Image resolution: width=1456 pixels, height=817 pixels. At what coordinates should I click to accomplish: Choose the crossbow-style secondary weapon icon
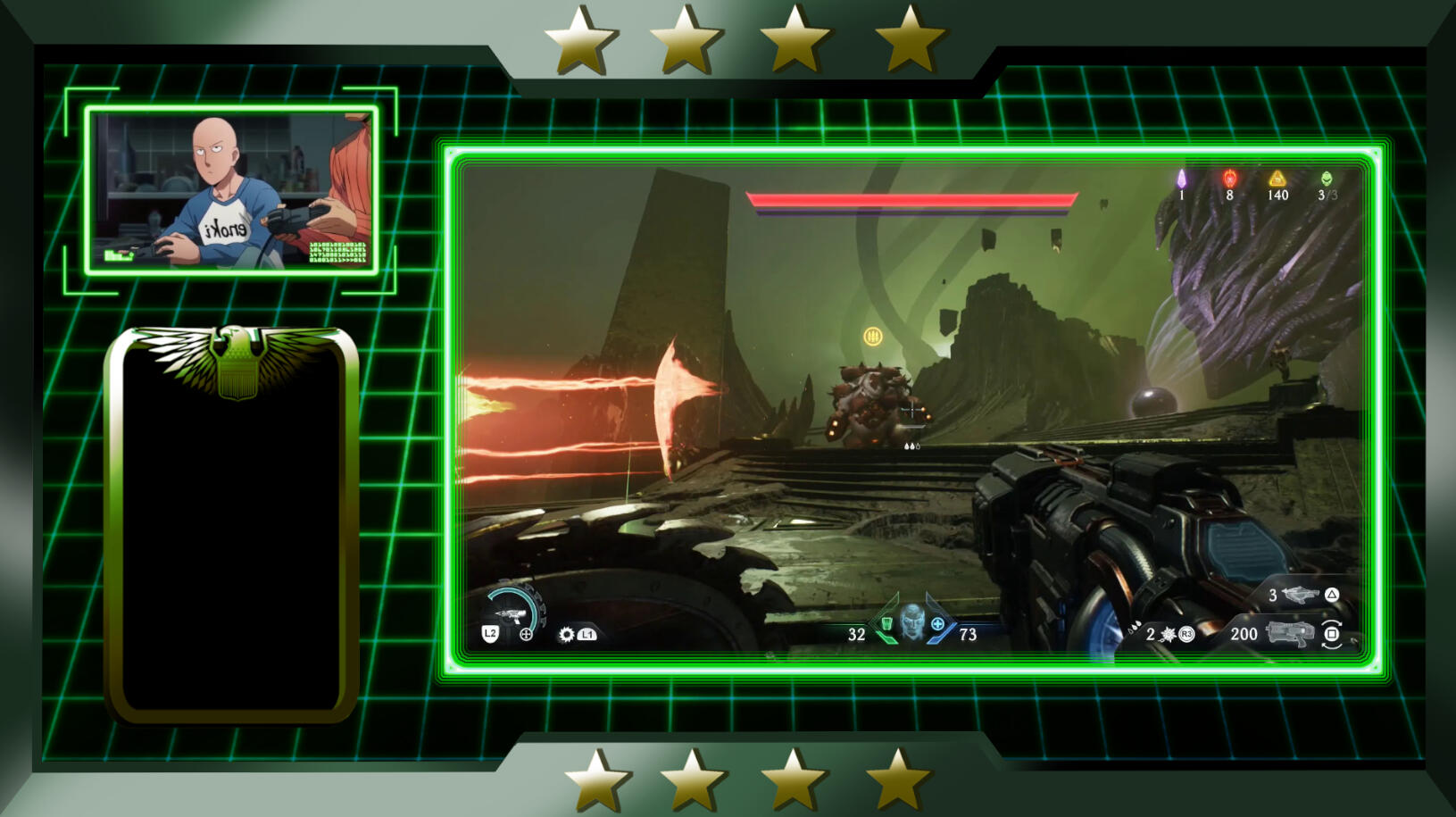[x=1300, y=595]
